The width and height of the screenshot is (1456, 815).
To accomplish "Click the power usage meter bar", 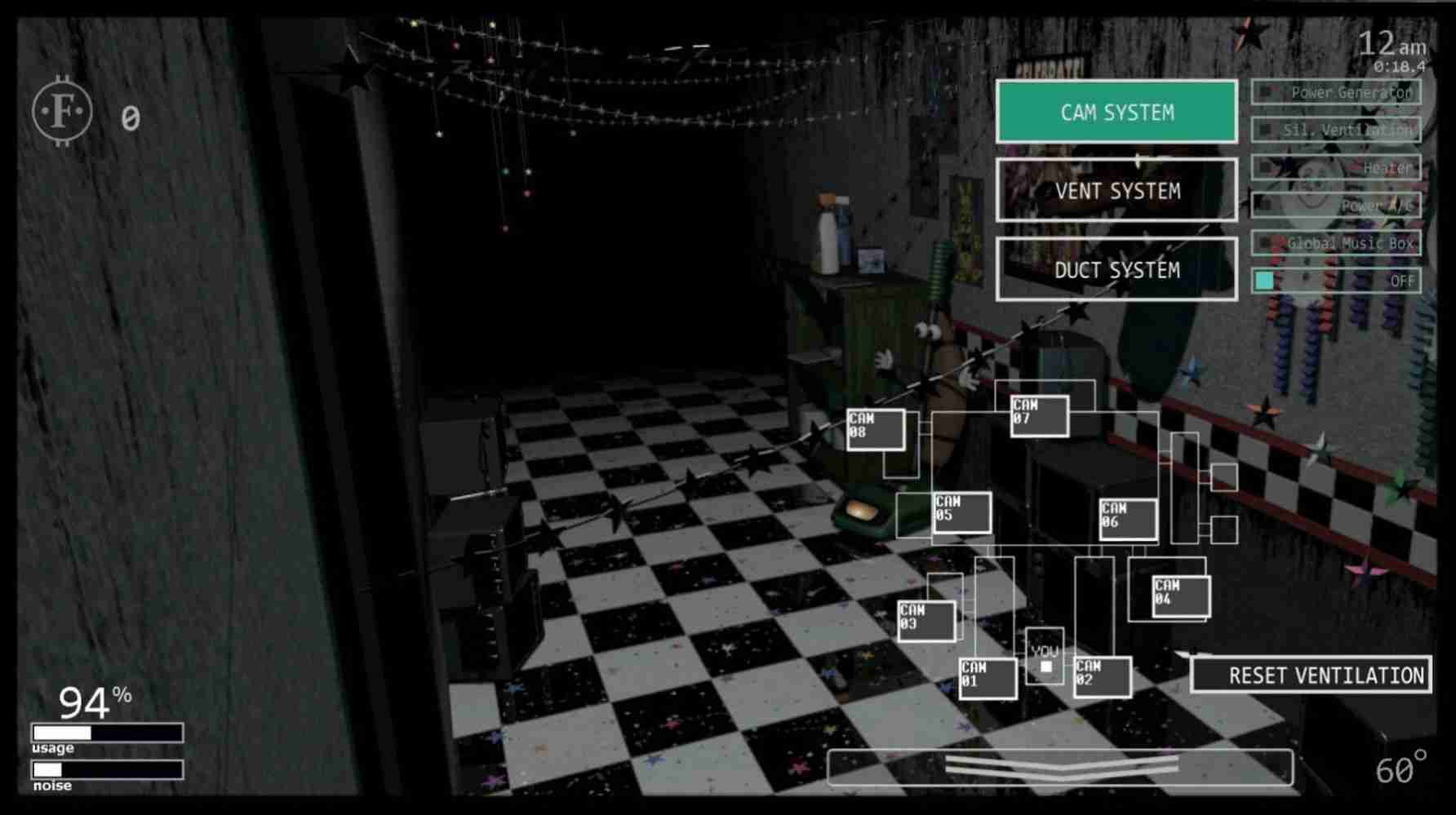I will (x=106, y=733).
